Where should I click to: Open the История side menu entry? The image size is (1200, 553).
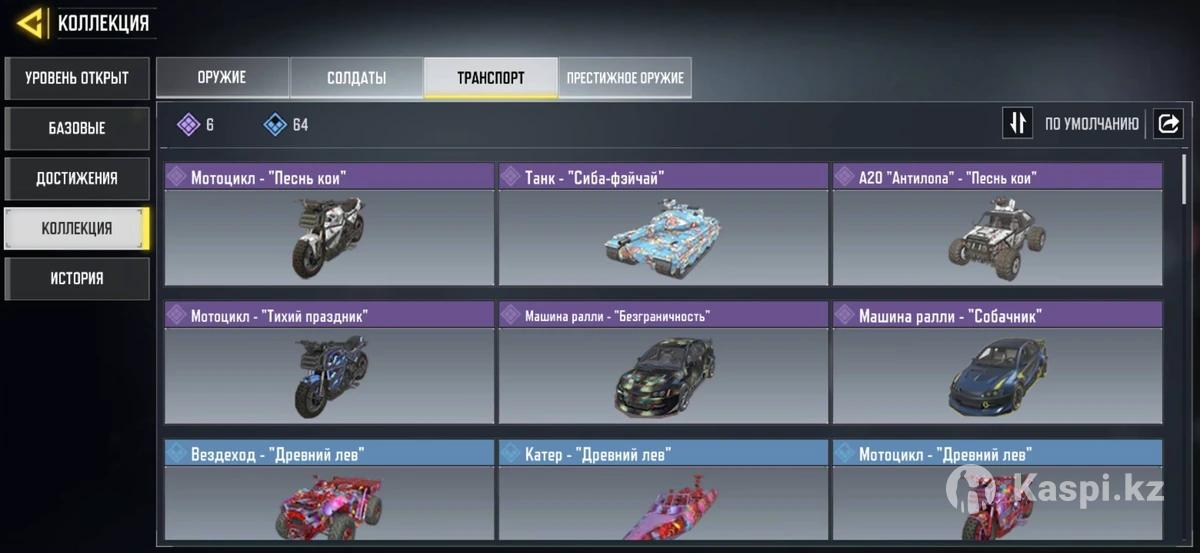coord(77,278)
